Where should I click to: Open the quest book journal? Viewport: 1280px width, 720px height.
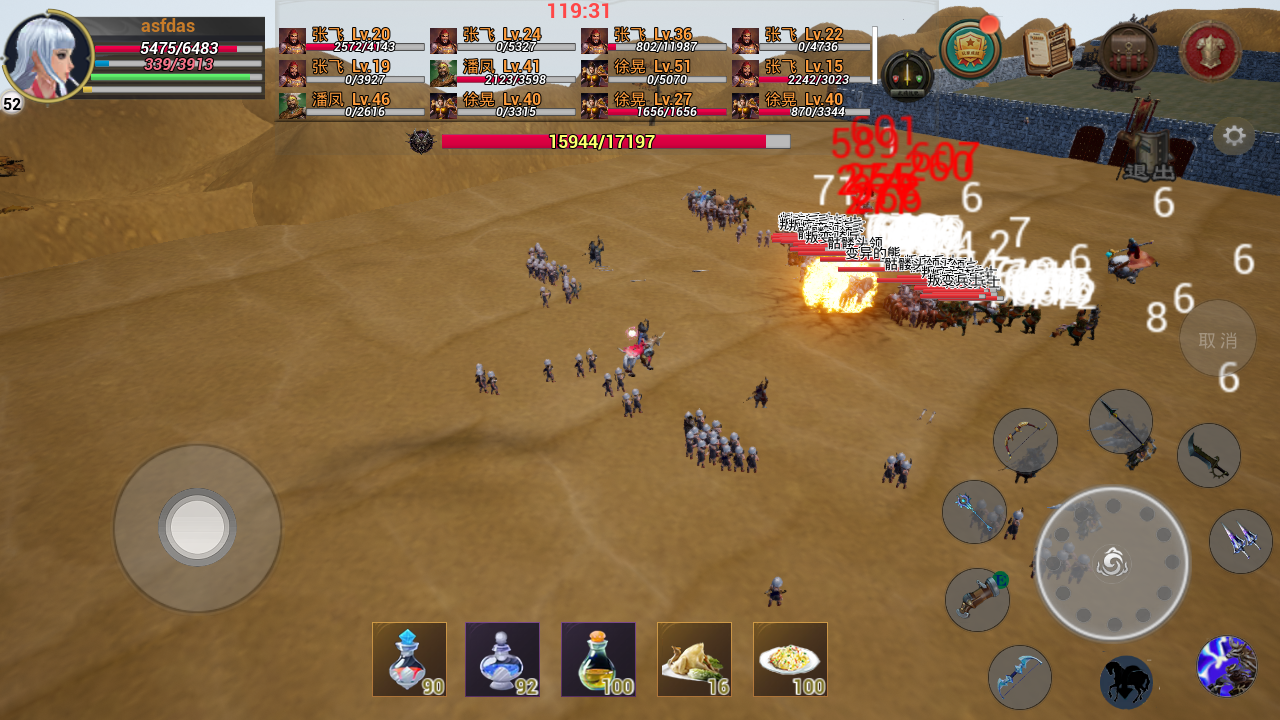coord(1049,49)
